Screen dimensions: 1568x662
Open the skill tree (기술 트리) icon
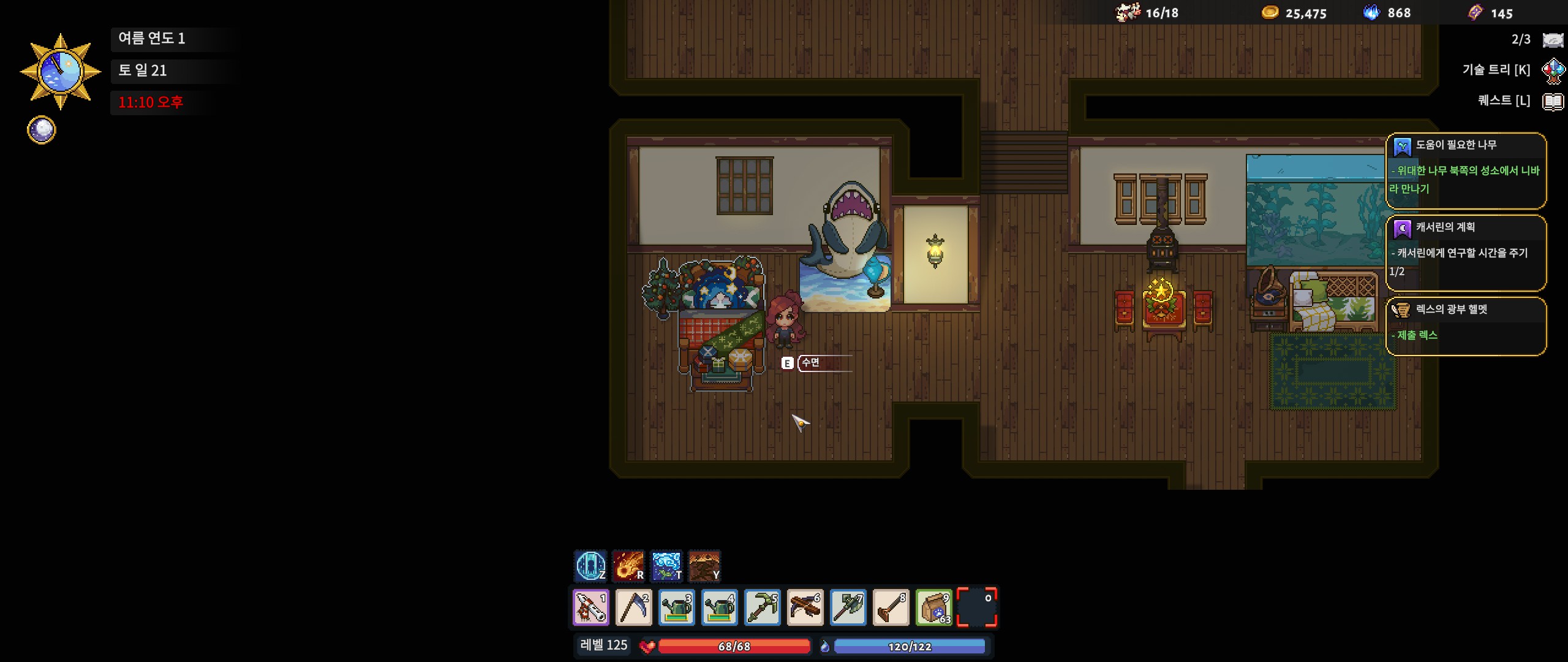point(1553,70)
